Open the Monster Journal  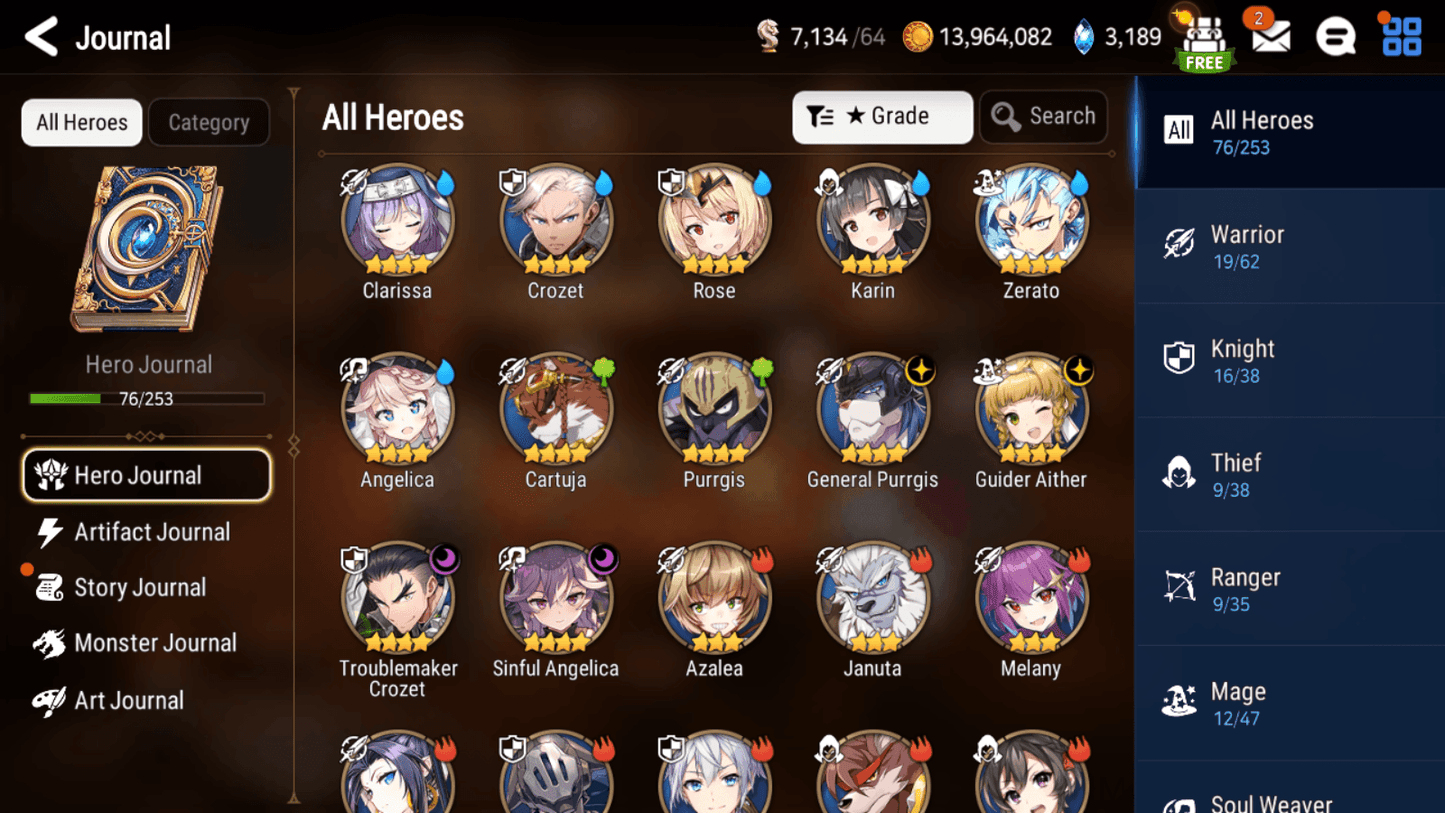tap(155, 643)
